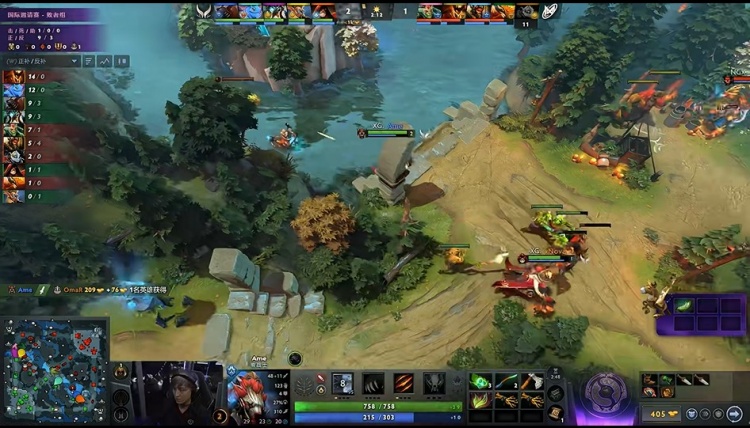Select the Radiant team logo in top bar

(204, 11)
